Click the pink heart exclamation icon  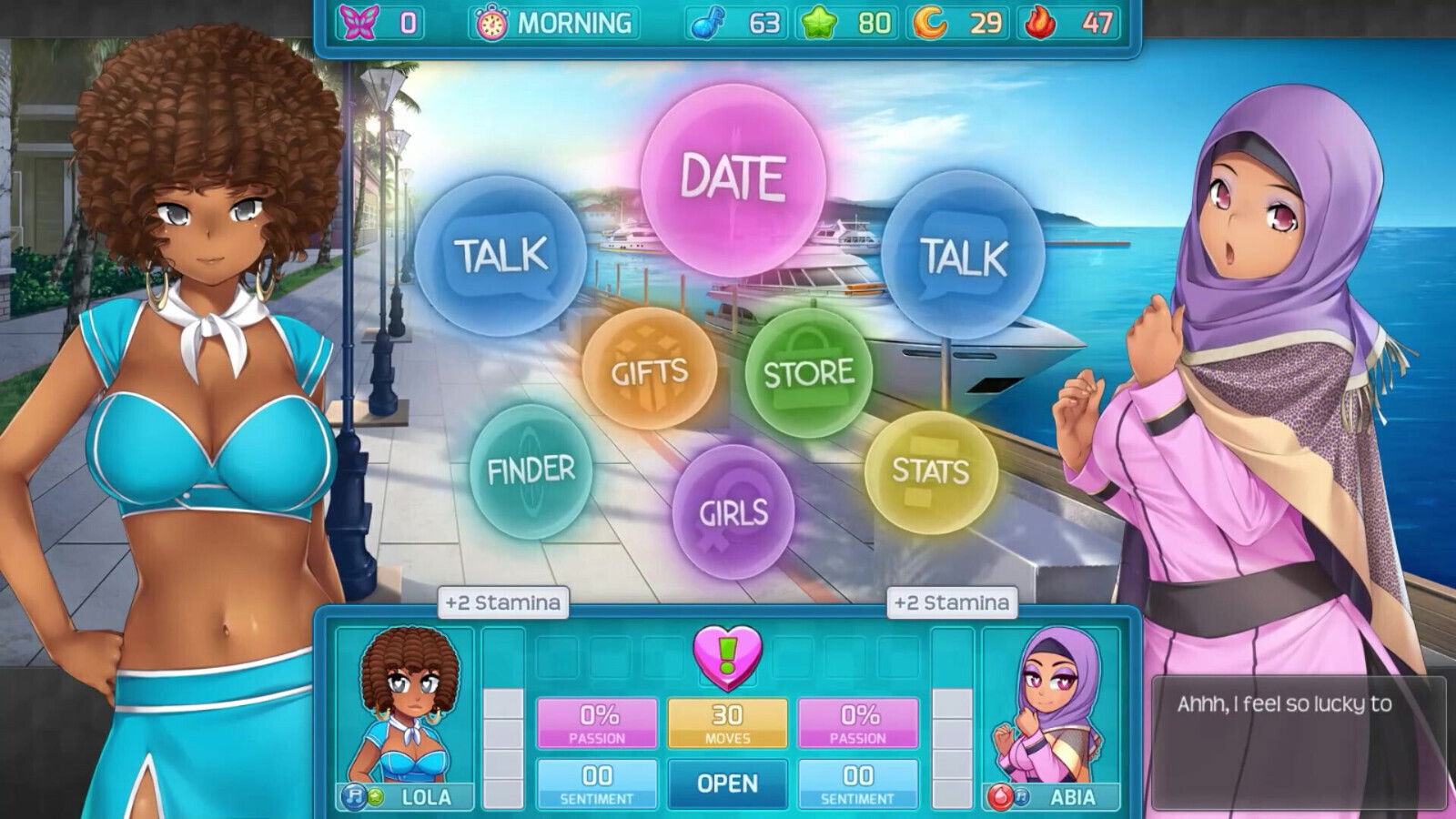click(x=728, y=657)
